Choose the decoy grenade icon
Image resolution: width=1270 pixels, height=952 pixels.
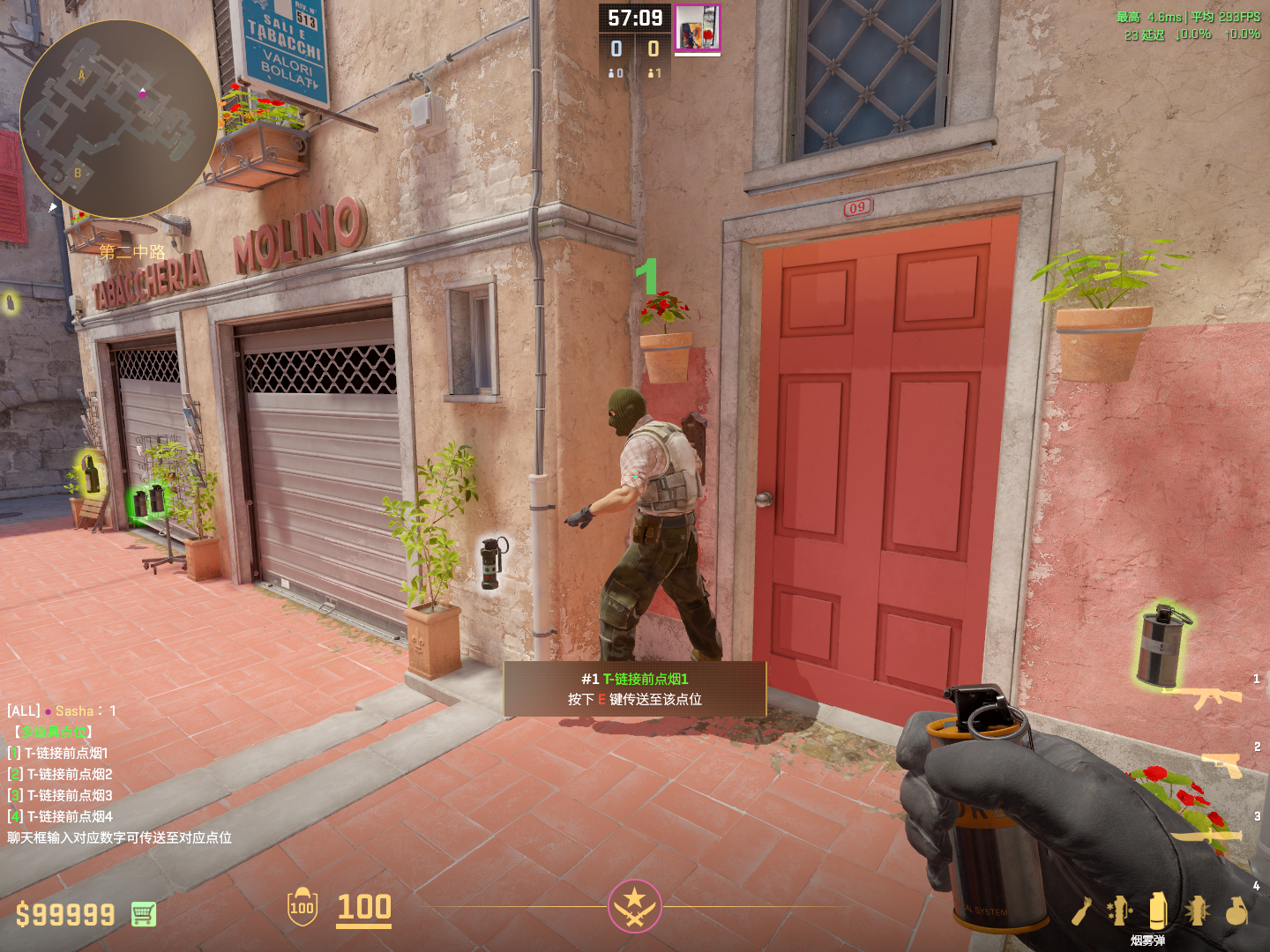[x=1119, y=911]
